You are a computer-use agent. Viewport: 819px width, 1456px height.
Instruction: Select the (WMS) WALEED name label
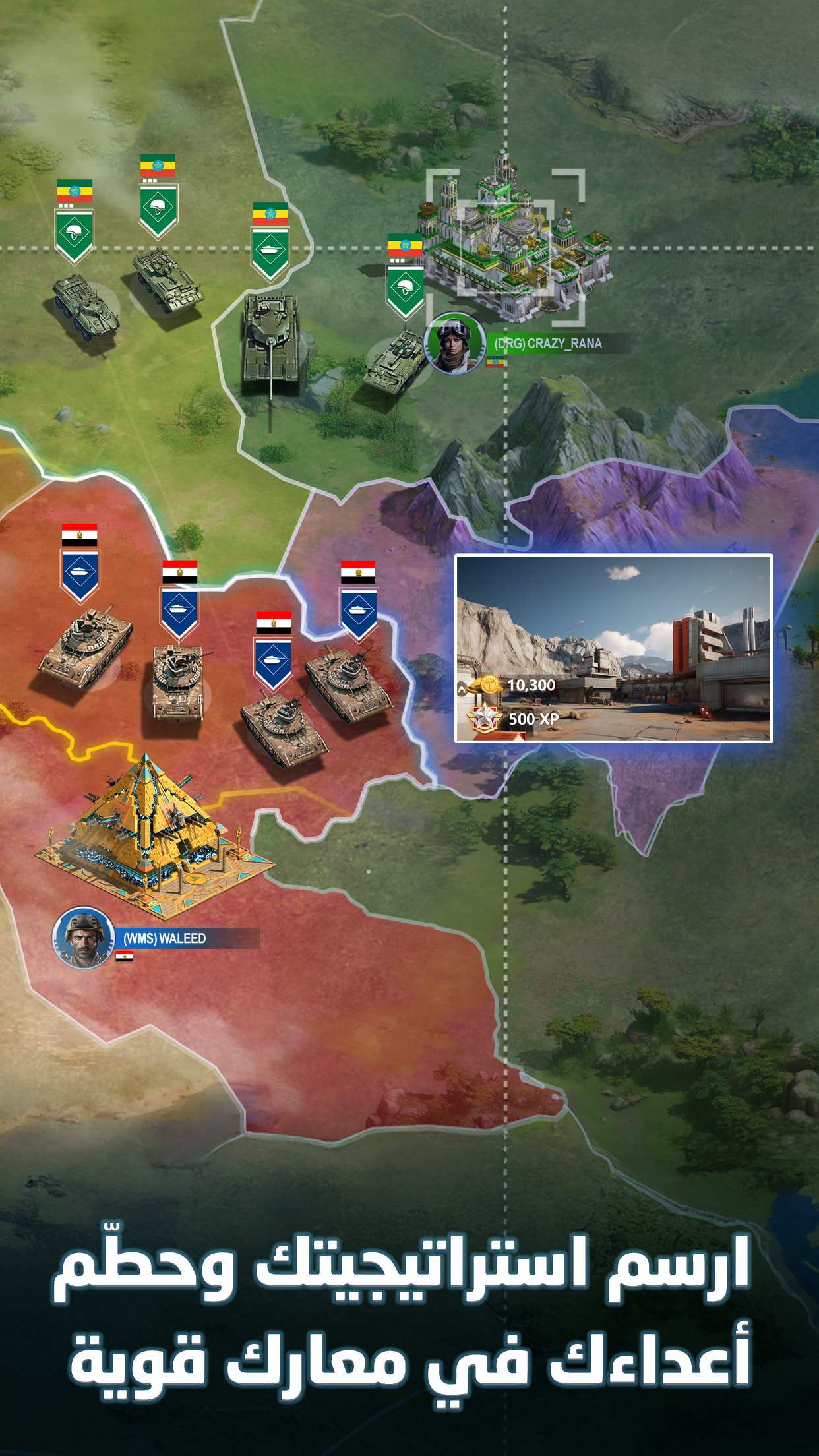(x=166, y=938)
